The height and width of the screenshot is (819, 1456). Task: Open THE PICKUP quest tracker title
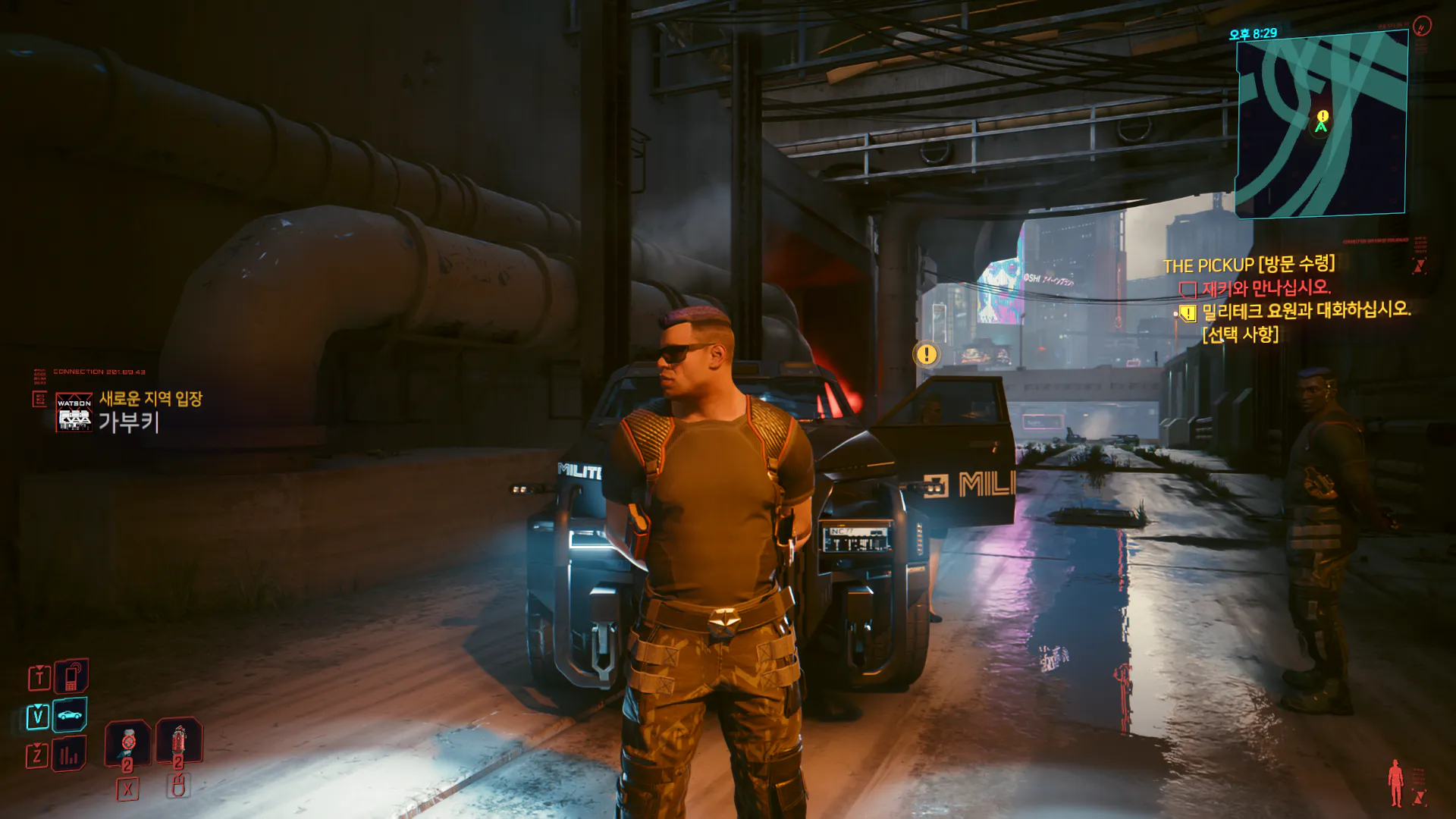(1248, 265)
